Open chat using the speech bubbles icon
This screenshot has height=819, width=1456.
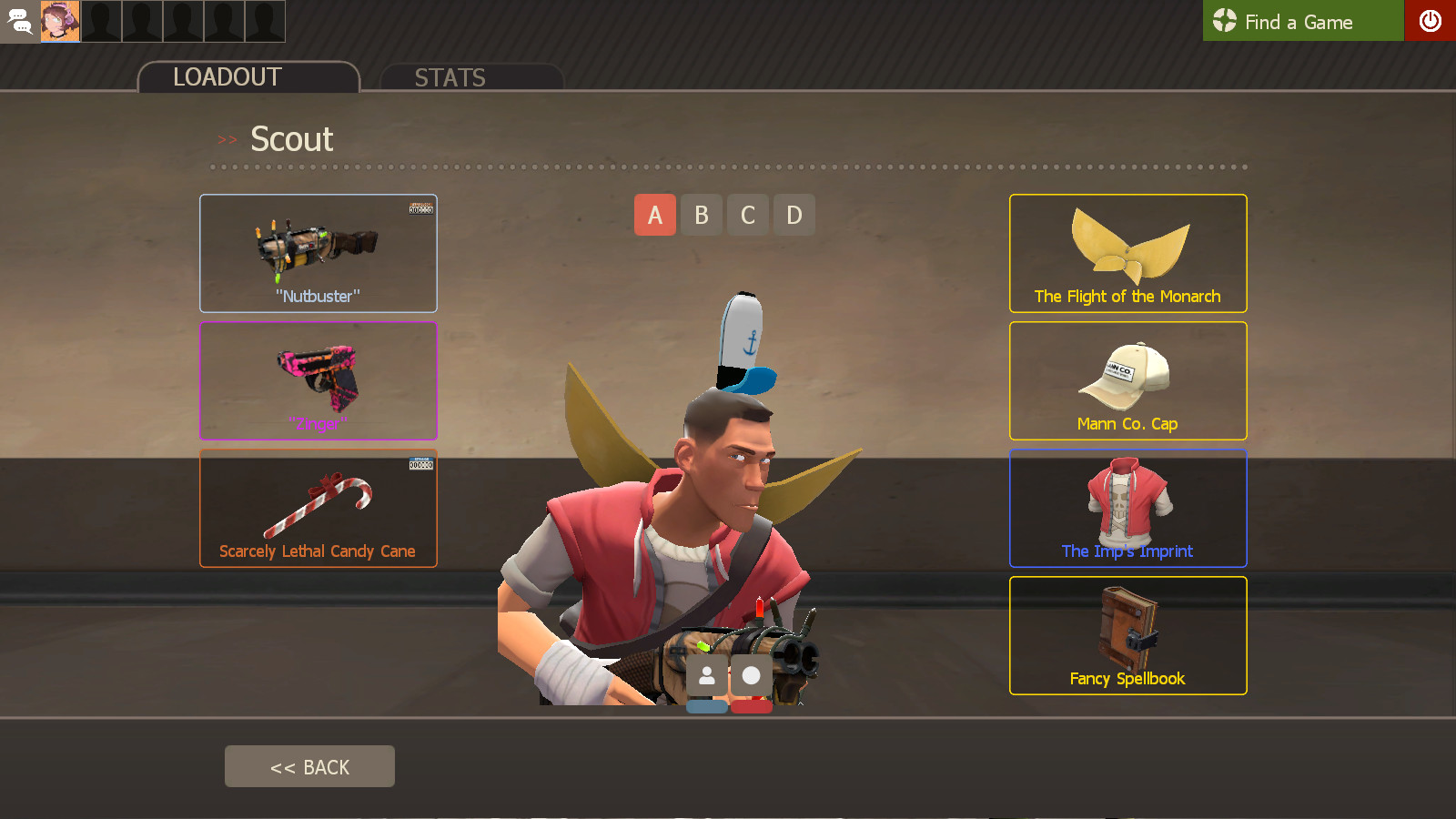pyautogui.click(x=19, y=21)
